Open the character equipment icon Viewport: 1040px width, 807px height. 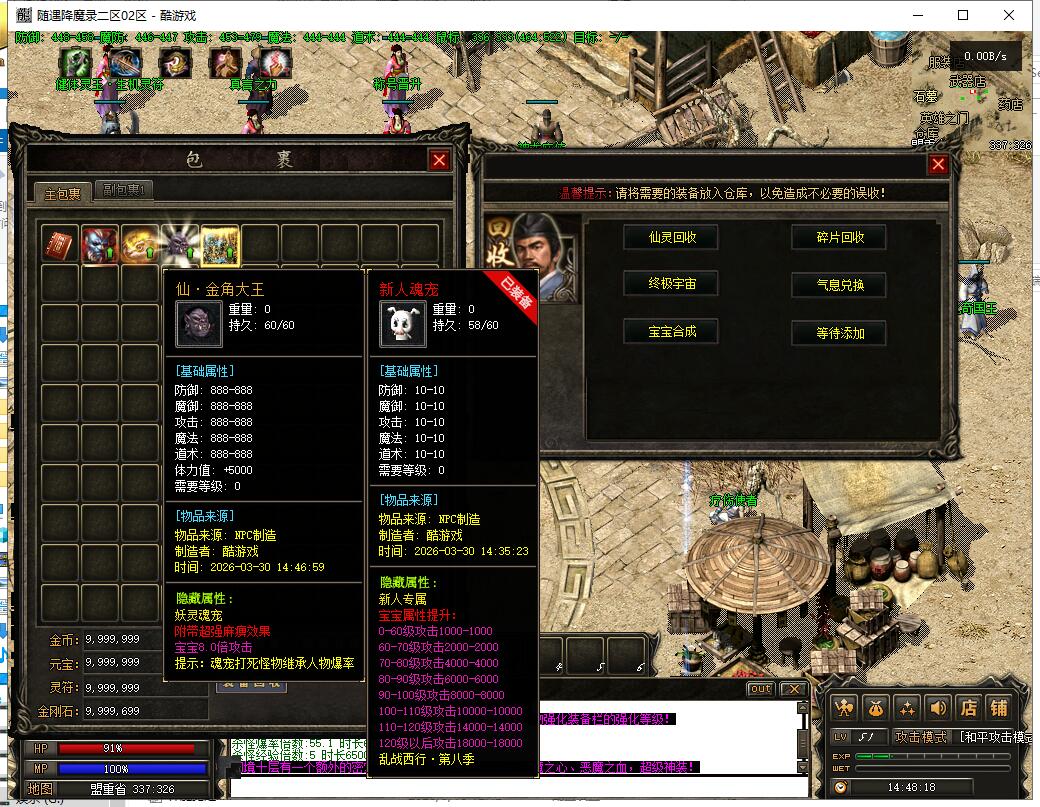click(x=845, y=707)
